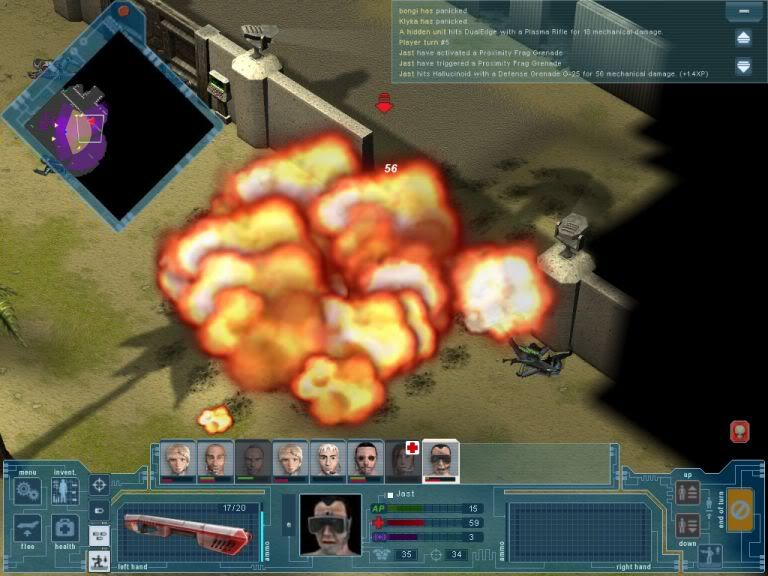This screenshot has width=768, height=576.
Task: End the current turn
Action: click(x=741, y=511)
